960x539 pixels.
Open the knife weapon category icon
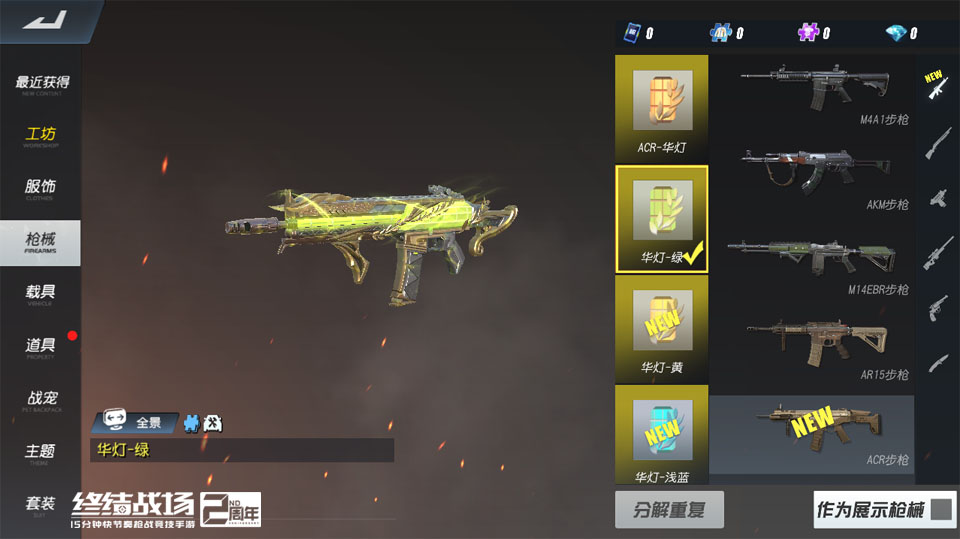(937, 362)
